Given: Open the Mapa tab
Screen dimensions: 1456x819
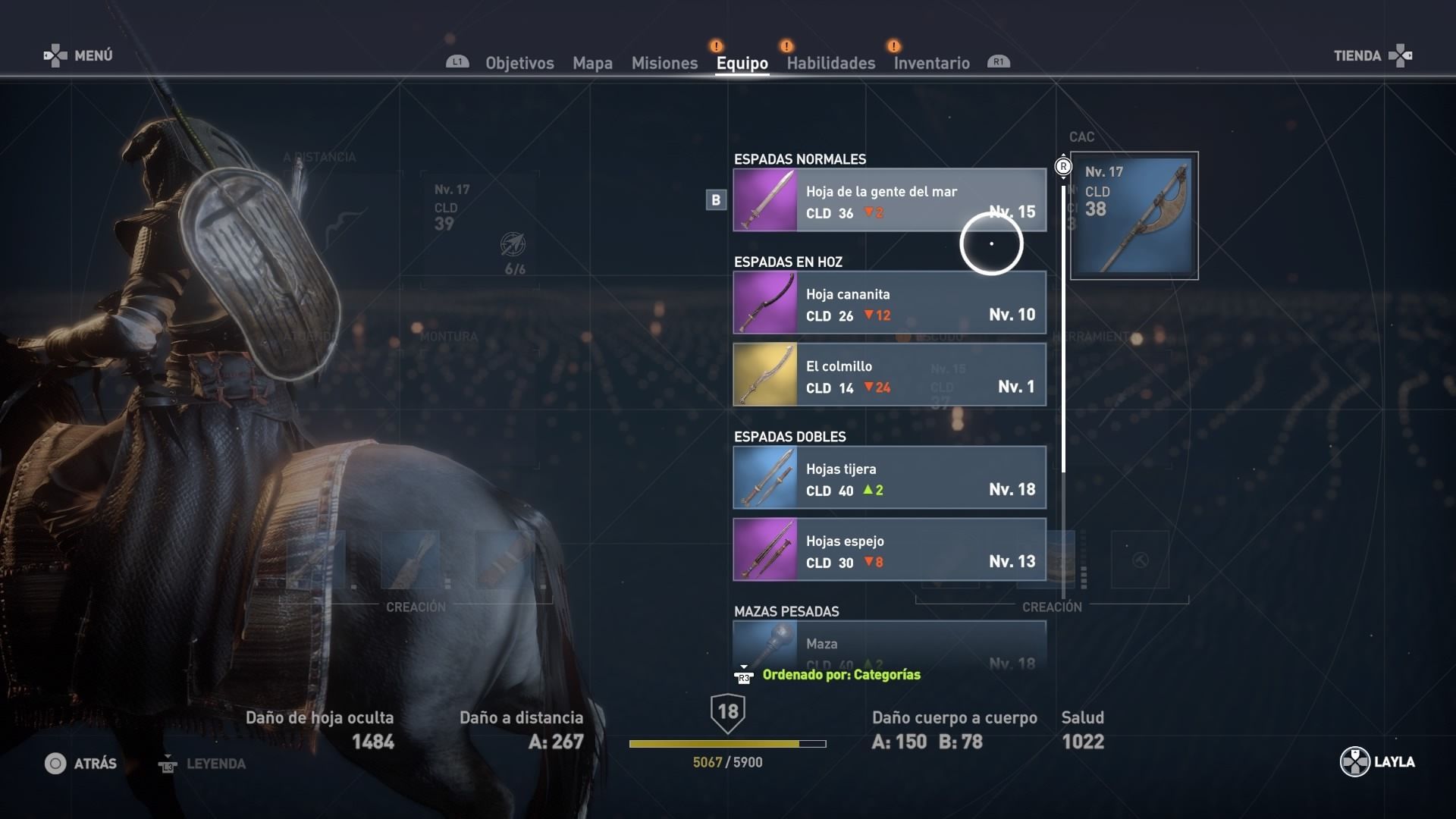Looking at the screenshot, I should click(592, 63).
